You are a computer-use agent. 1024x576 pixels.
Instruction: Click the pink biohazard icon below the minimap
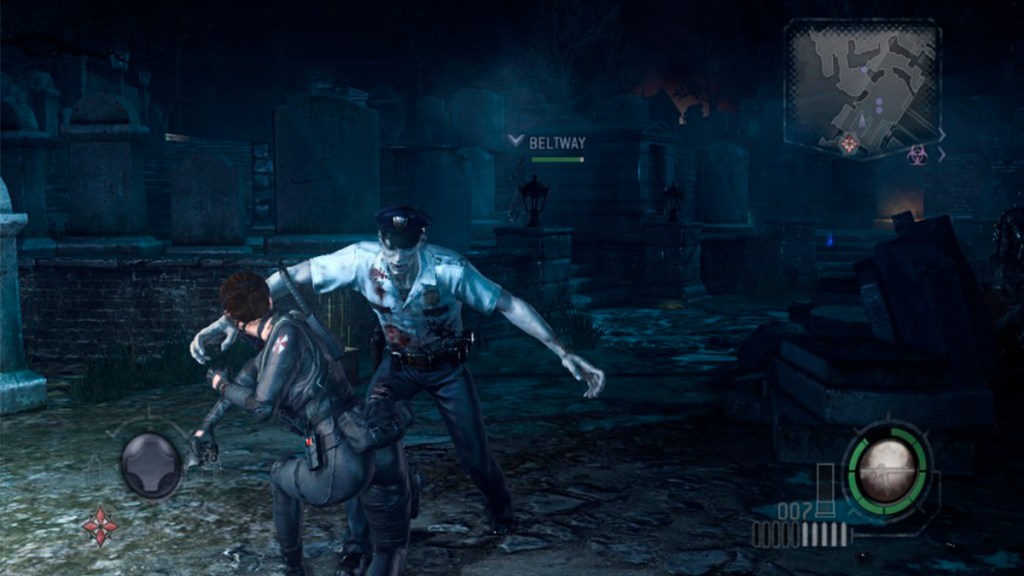coord(916,154)
